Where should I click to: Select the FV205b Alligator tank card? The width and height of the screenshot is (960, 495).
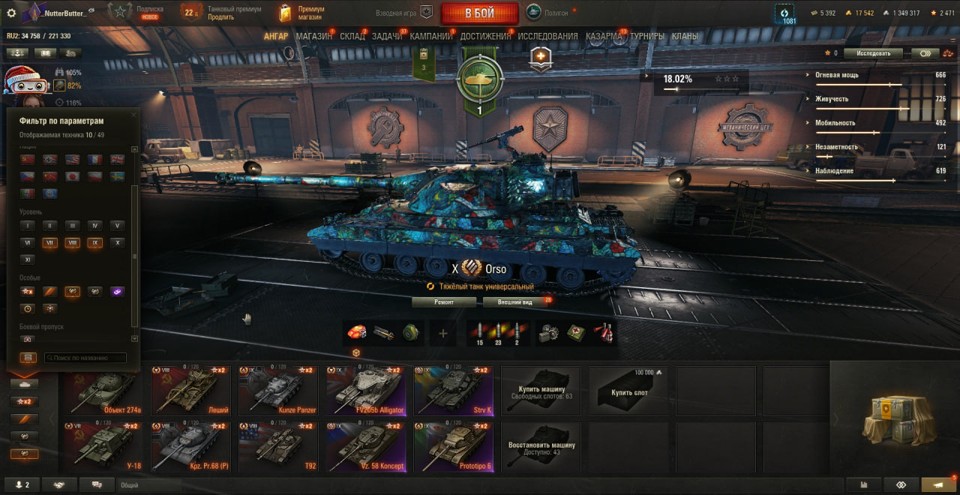point(366,391)
